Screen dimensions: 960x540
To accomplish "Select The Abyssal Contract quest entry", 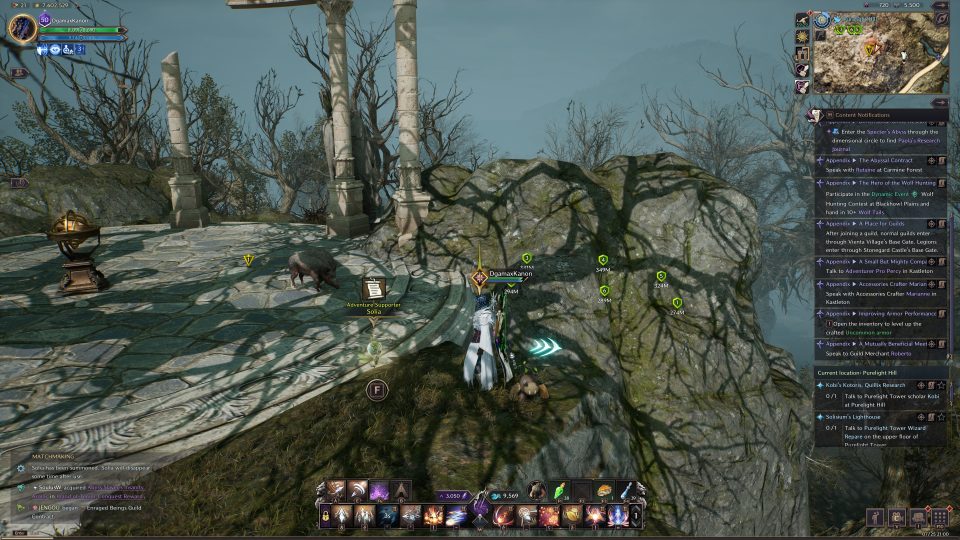I will (x=868, y=160).
